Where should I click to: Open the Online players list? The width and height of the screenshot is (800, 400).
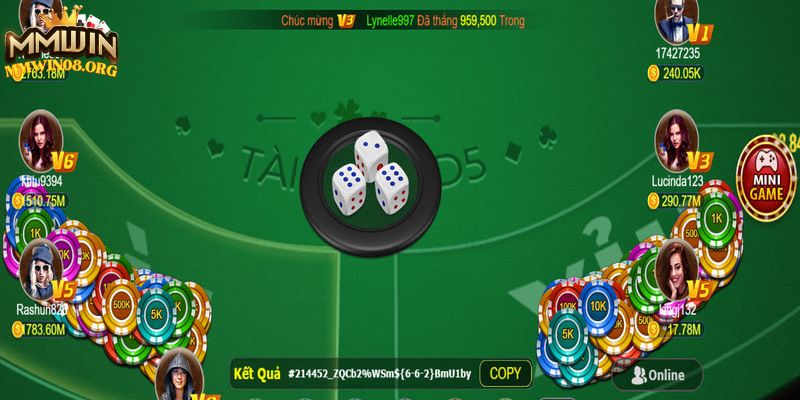(x=657, y=375)
